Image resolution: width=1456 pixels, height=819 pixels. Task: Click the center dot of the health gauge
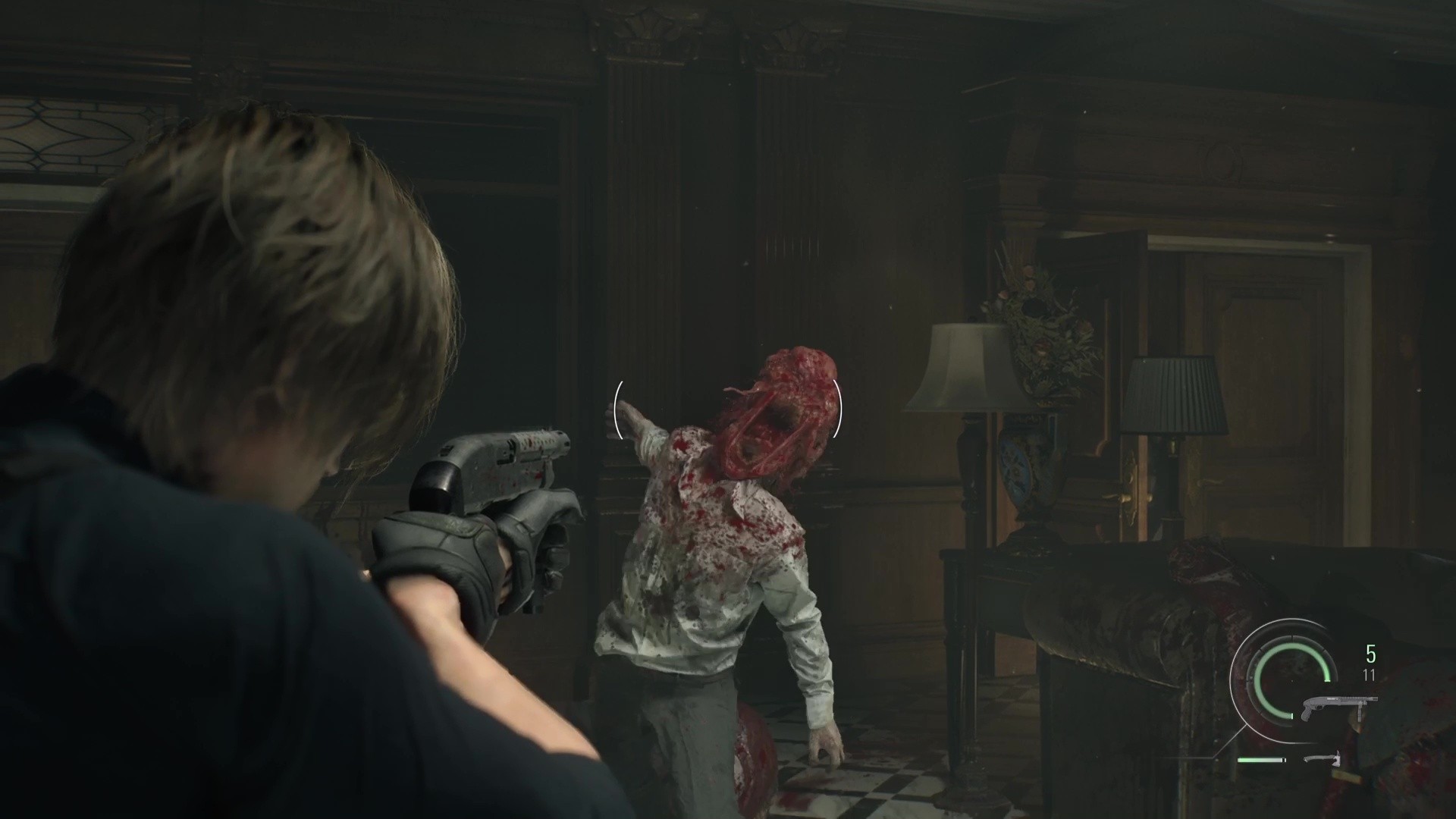[x=1292, y=680]
